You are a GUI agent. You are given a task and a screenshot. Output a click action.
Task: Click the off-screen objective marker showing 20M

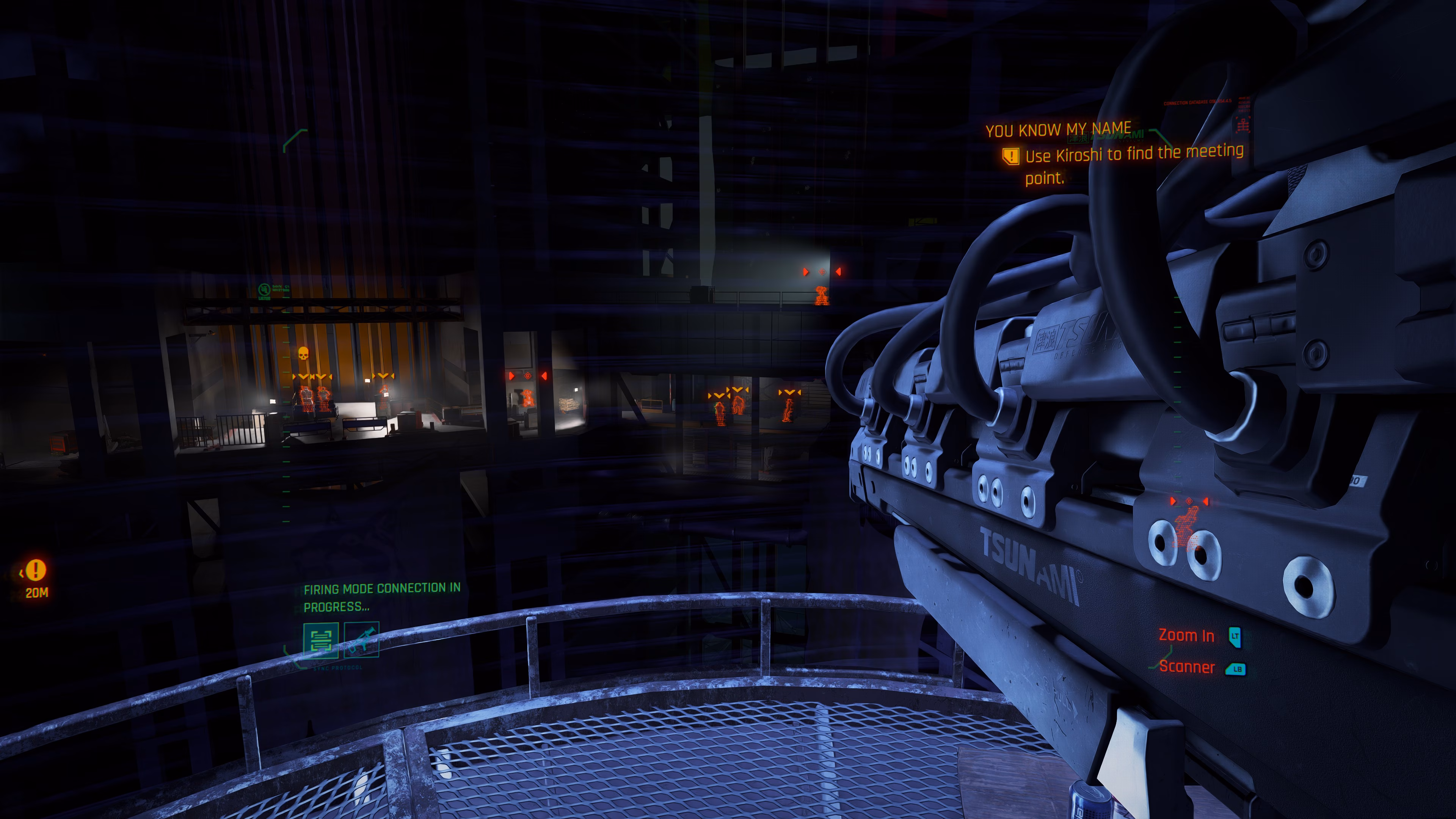[x=36, y=570]
